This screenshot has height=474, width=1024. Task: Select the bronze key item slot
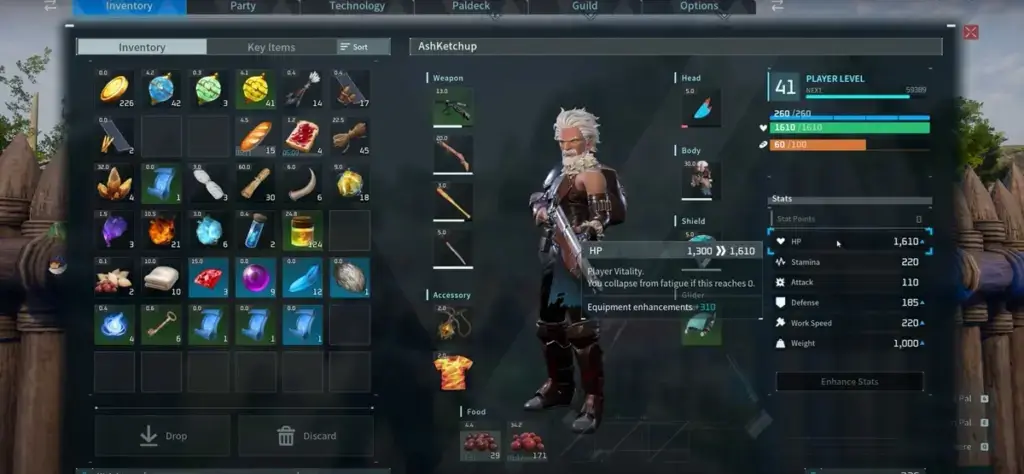pos(161,324)
